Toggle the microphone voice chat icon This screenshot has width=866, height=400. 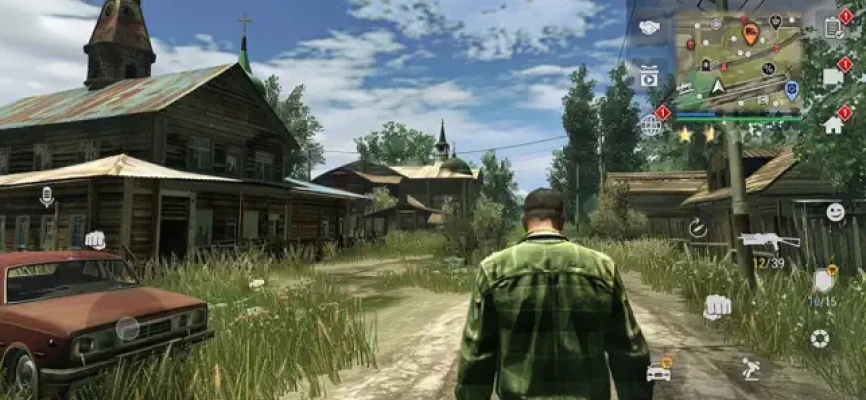pyautogui.click(x=46, y=196)
